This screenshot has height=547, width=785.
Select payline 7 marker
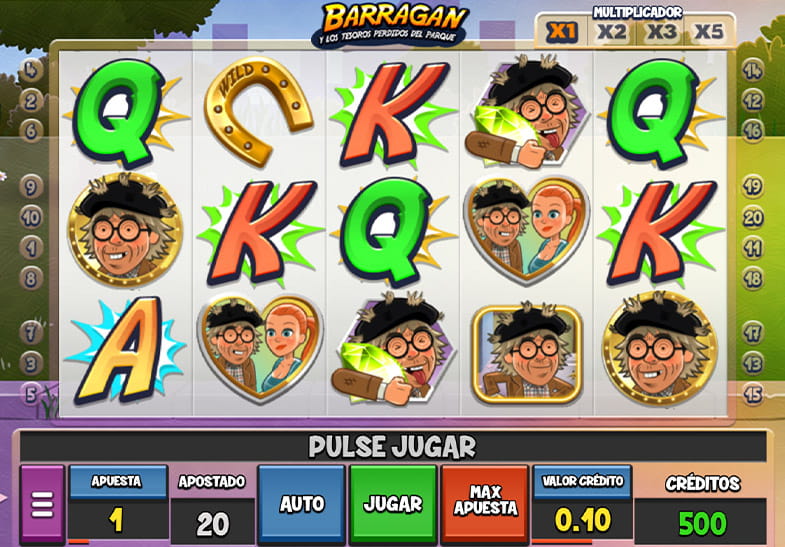tap(30, 331)
